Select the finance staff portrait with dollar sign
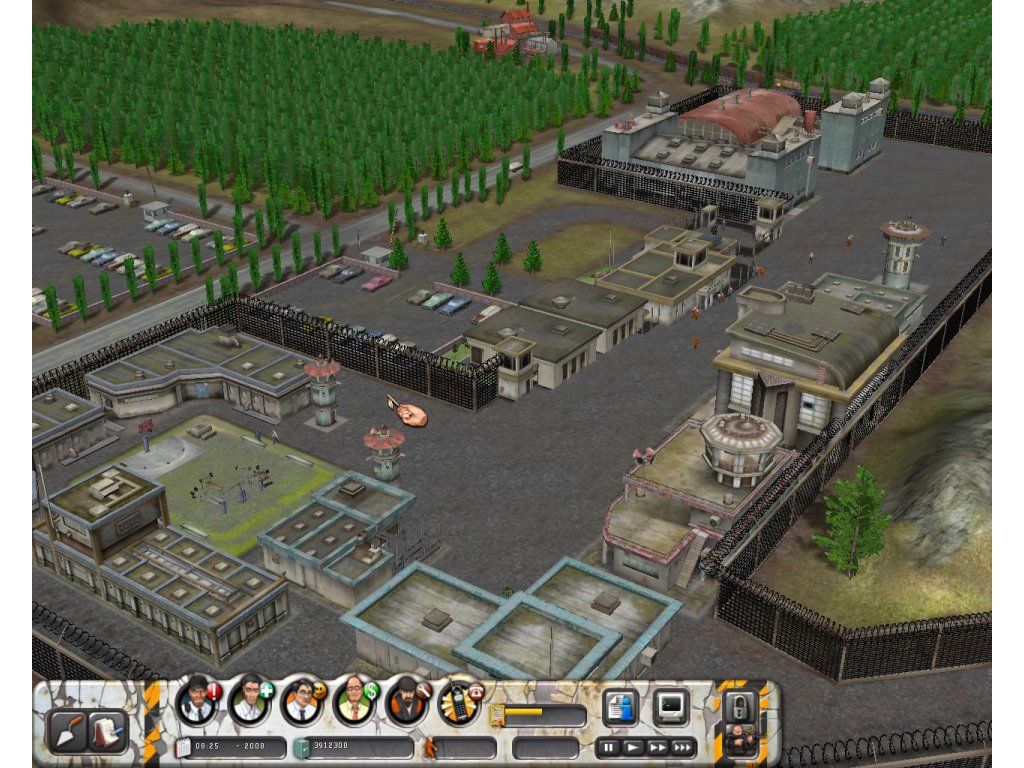This screenshot has height=768, width=1024. coord(352,701)
